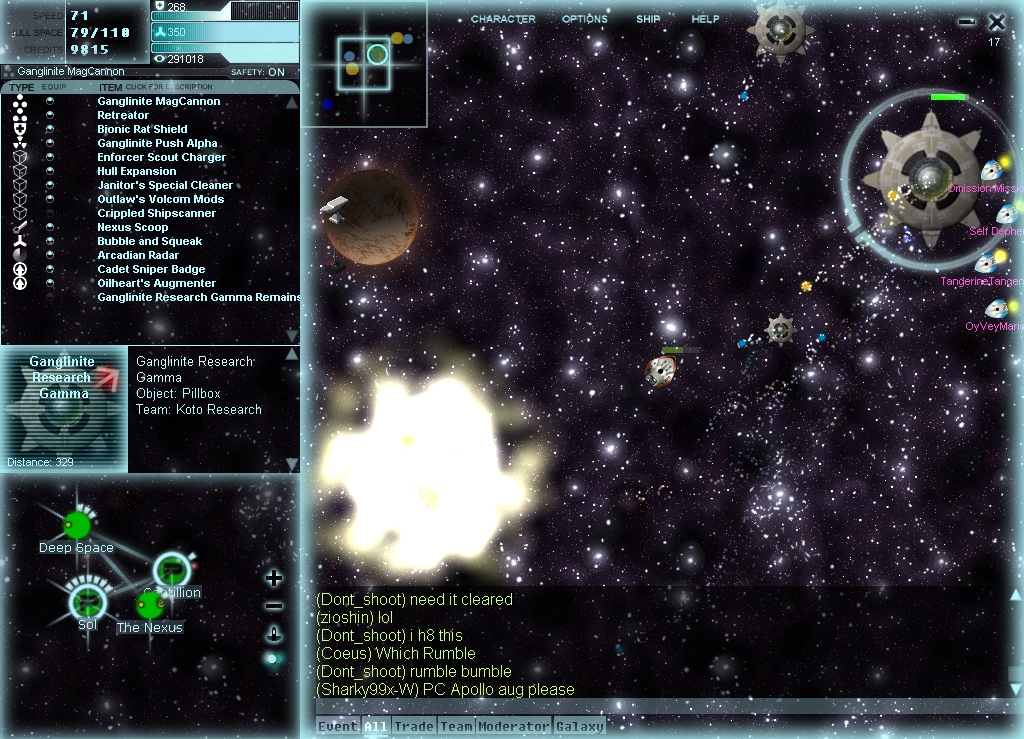Open the Character menu

tap(503, 19)
